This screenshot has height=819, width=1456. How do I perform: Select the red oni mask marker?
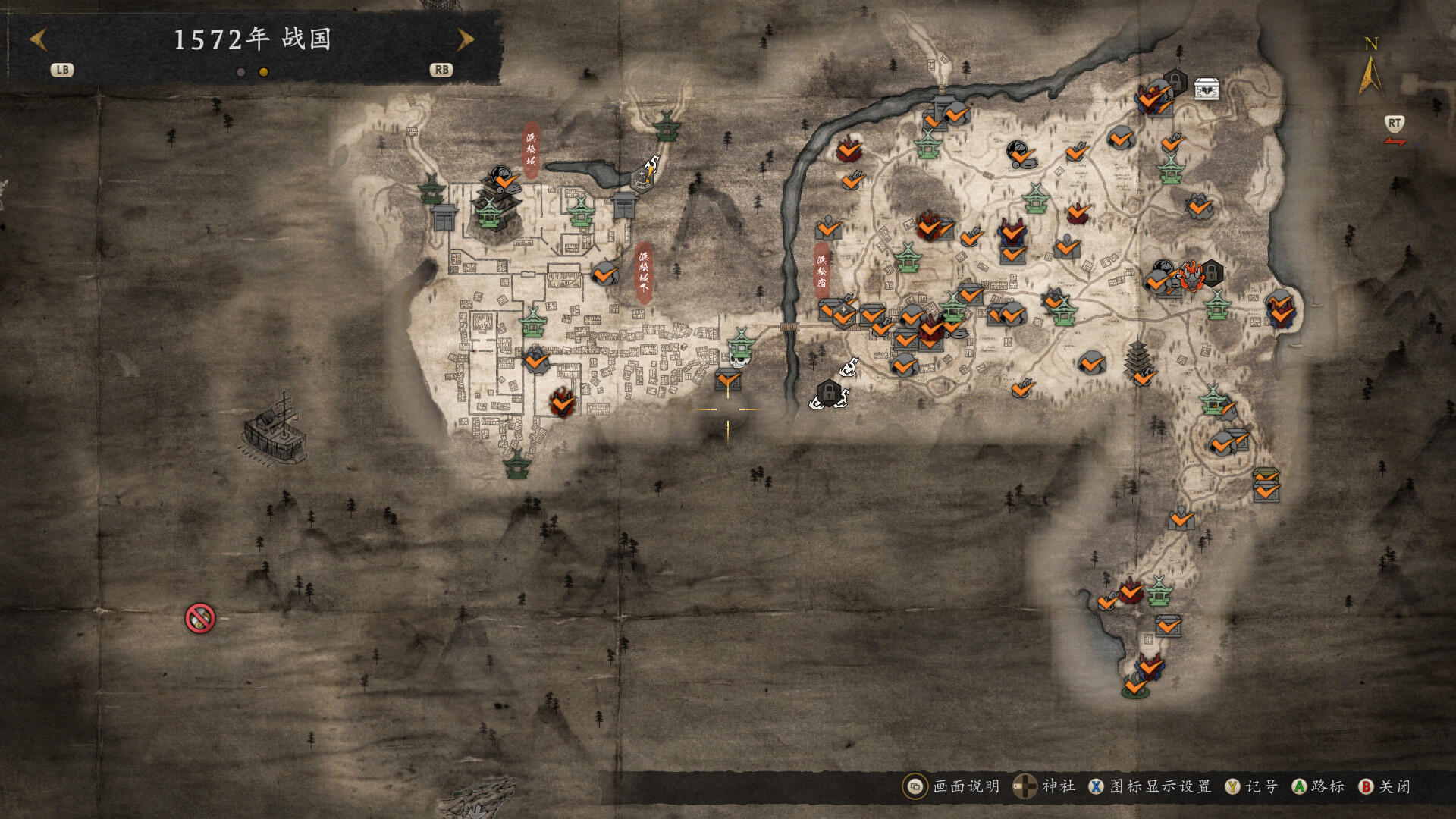[1191, 276]
